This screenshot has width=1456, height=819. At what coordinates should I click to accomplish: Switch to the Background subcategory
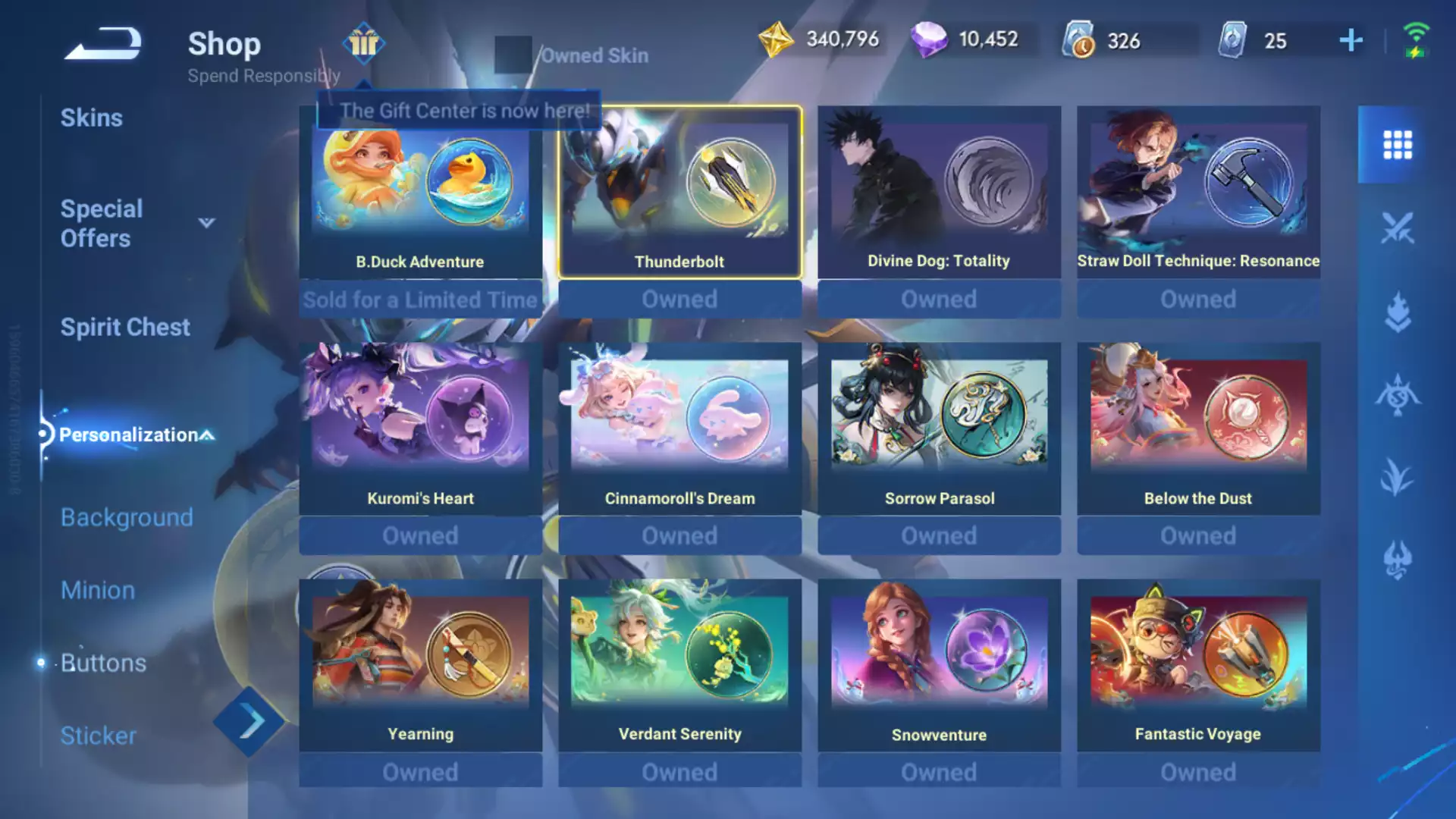(127, 517)
